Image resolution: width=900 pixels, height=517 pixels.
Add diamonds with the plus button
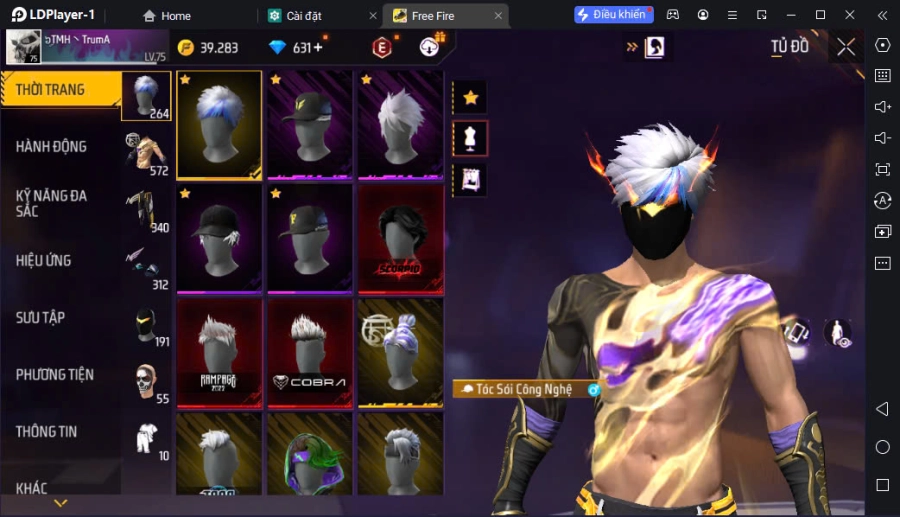pyautogui.click(x=319, y=47)
